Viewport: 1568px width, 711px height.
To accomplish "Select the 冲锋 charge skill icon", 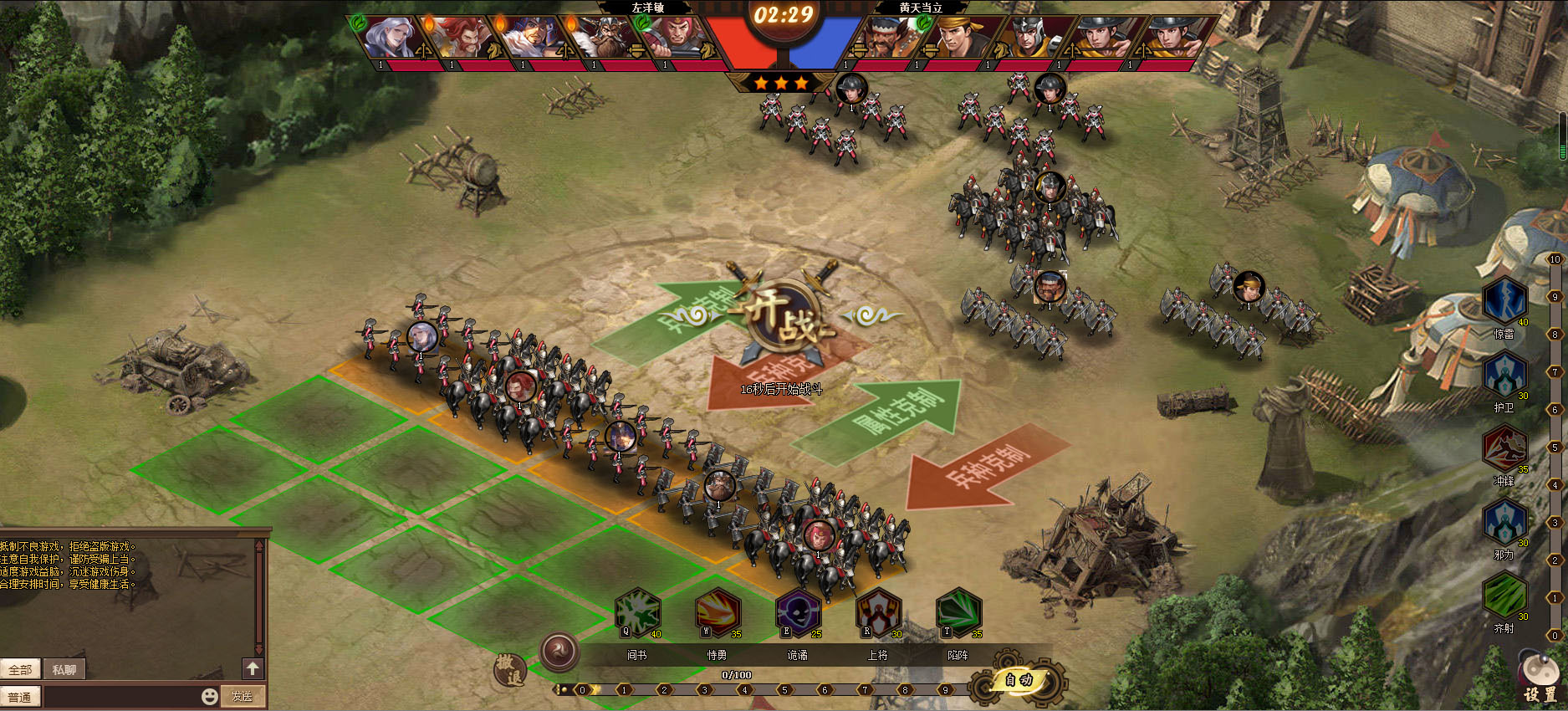I will (1504, 448).
